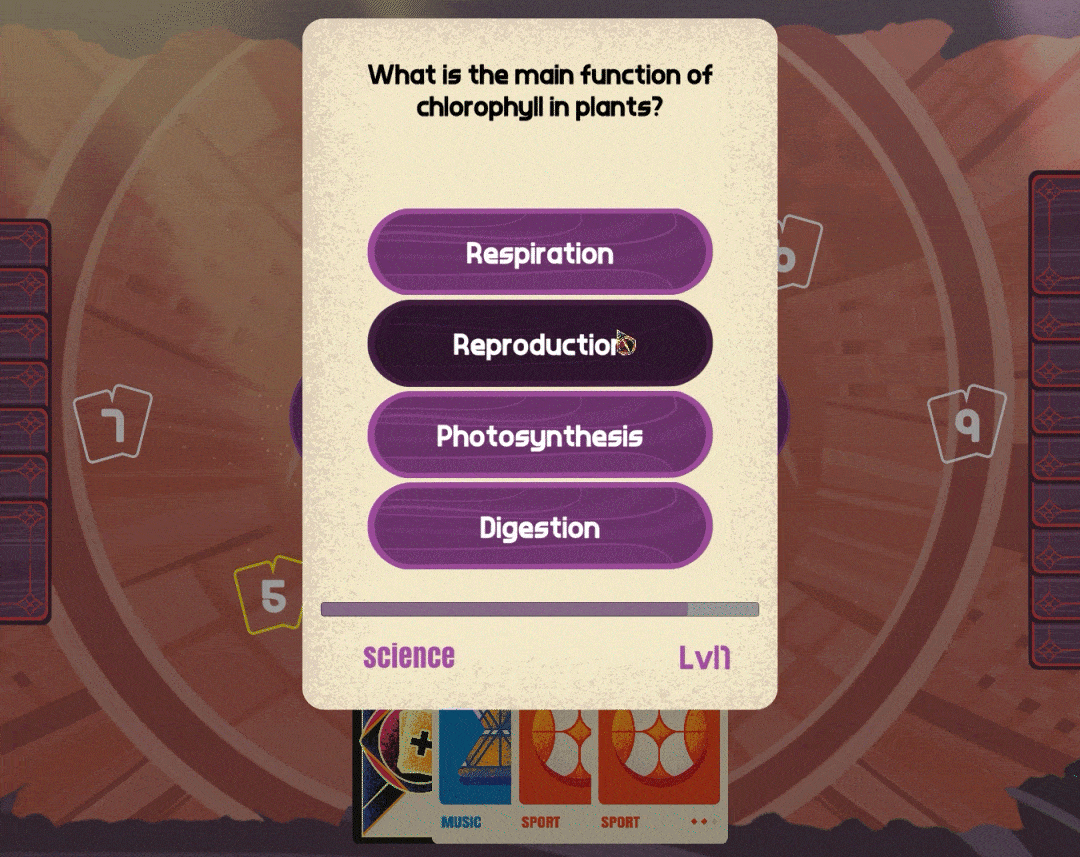Pick the Digestion answer option
The image size is (1080, 857).
click(539, 527)
